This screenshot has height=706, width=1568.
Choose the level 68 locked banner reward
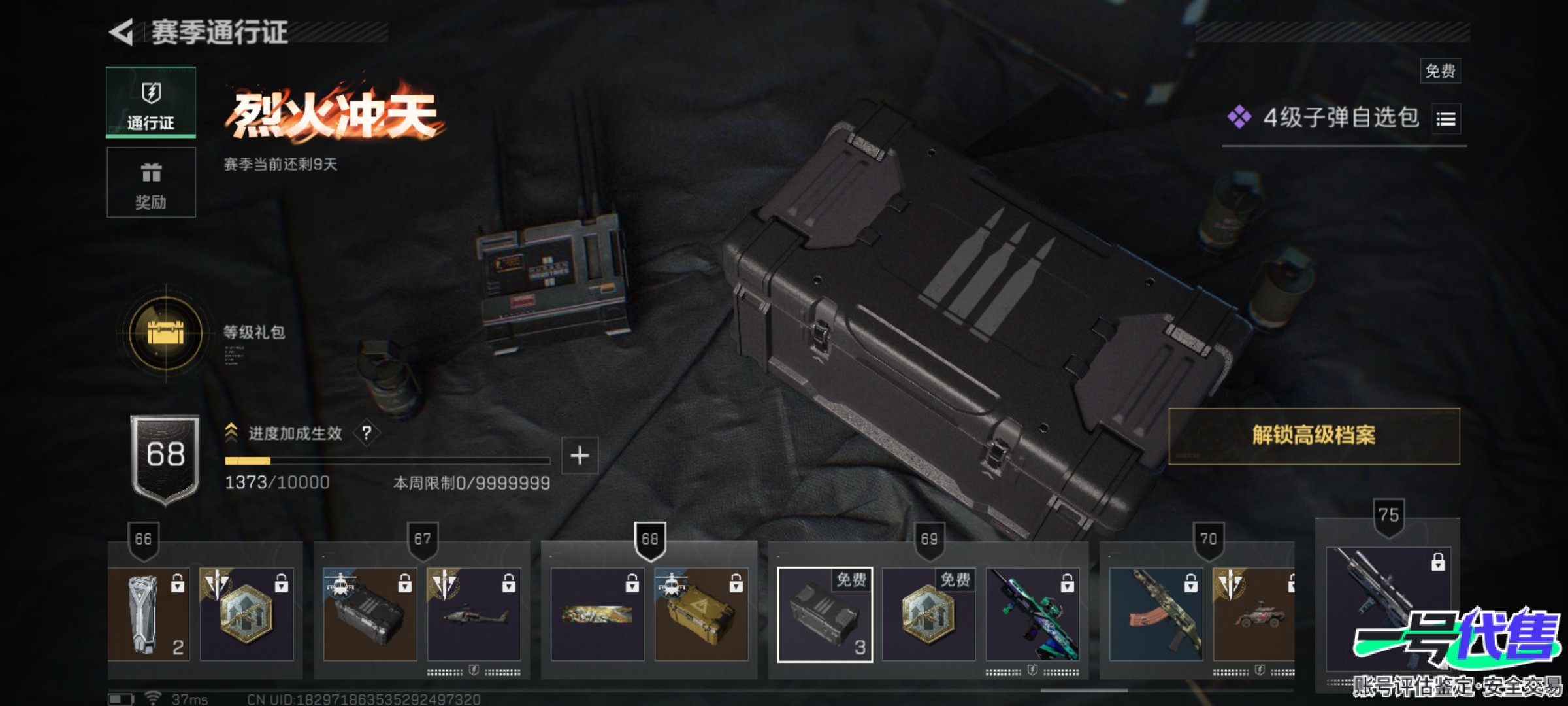[597, 614]
